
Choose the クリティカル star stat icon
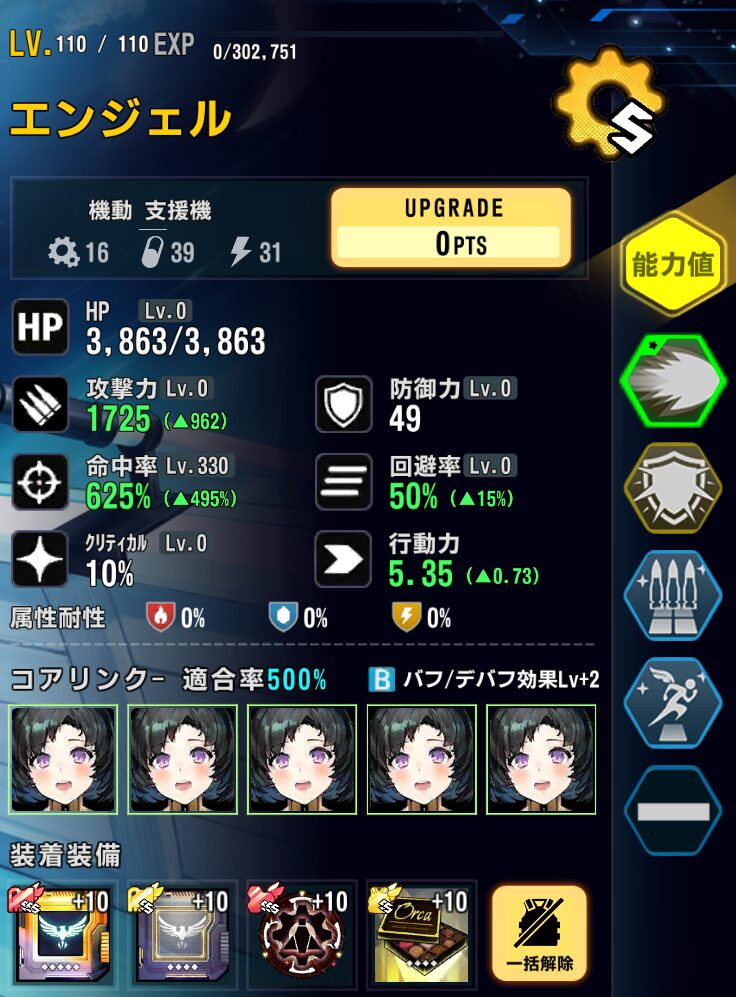click(x=40, y=558)
